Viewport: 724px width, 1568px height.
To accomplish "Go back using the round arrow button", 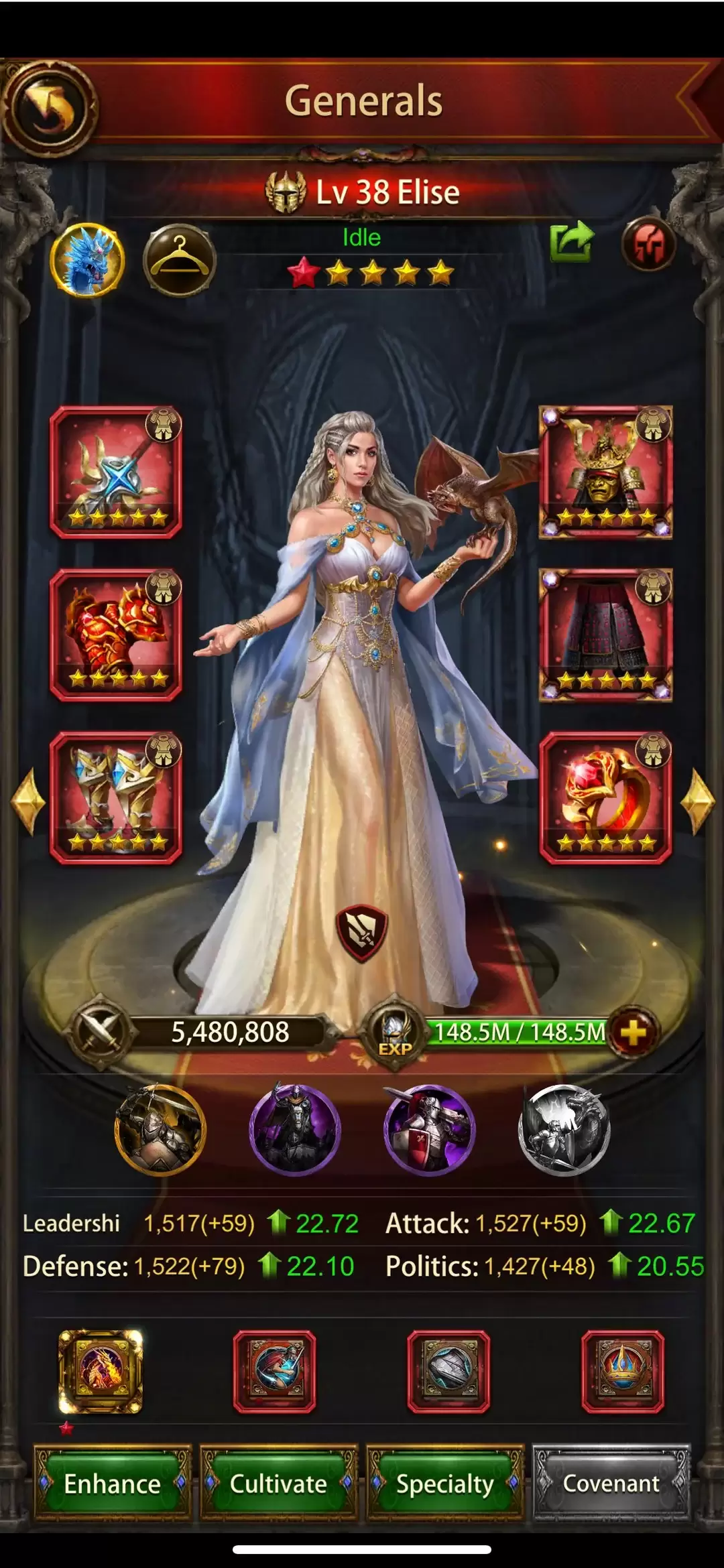I will point(49,109).
